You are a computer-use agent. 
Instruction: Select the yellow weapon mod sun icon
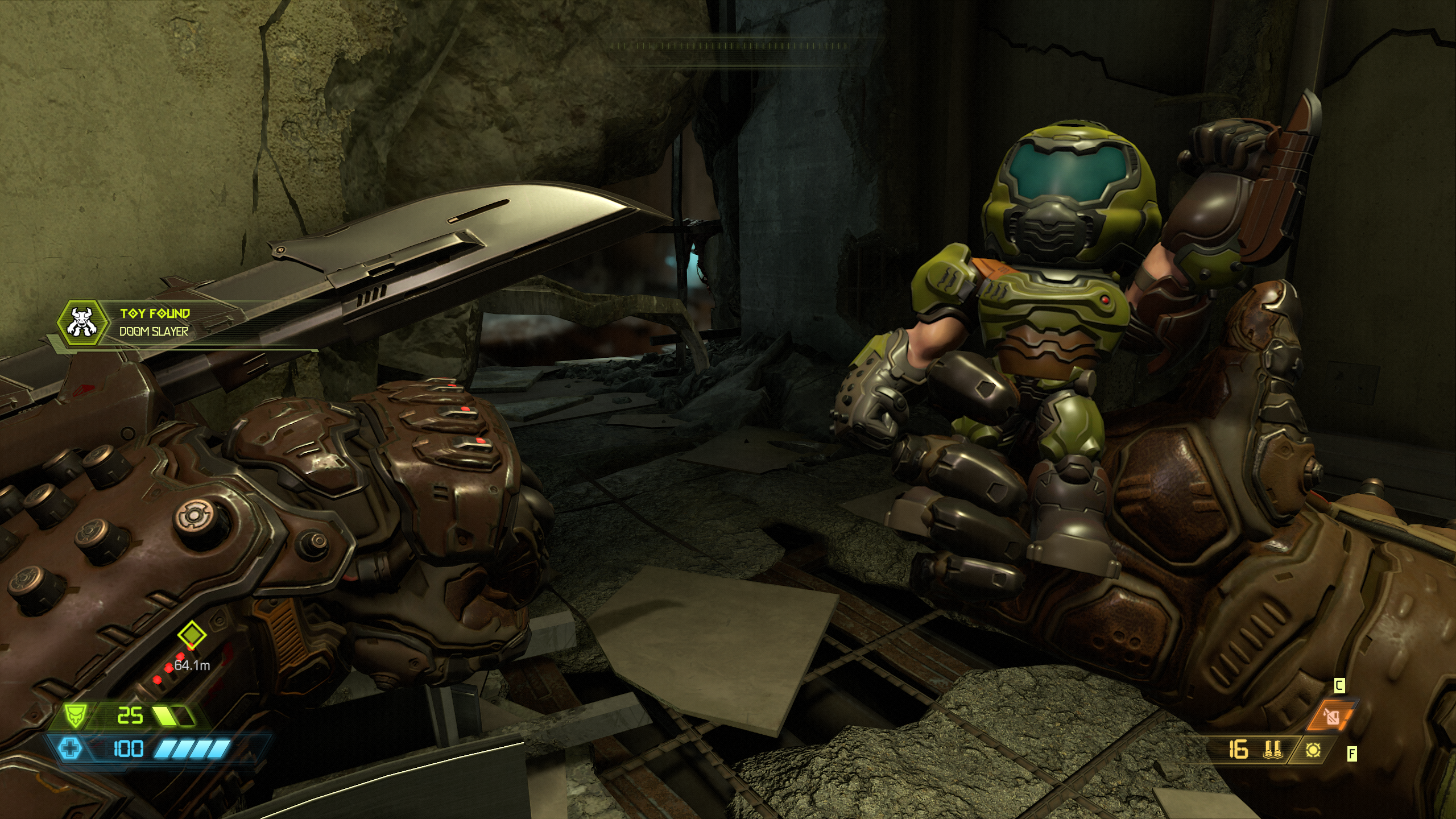1313,750
